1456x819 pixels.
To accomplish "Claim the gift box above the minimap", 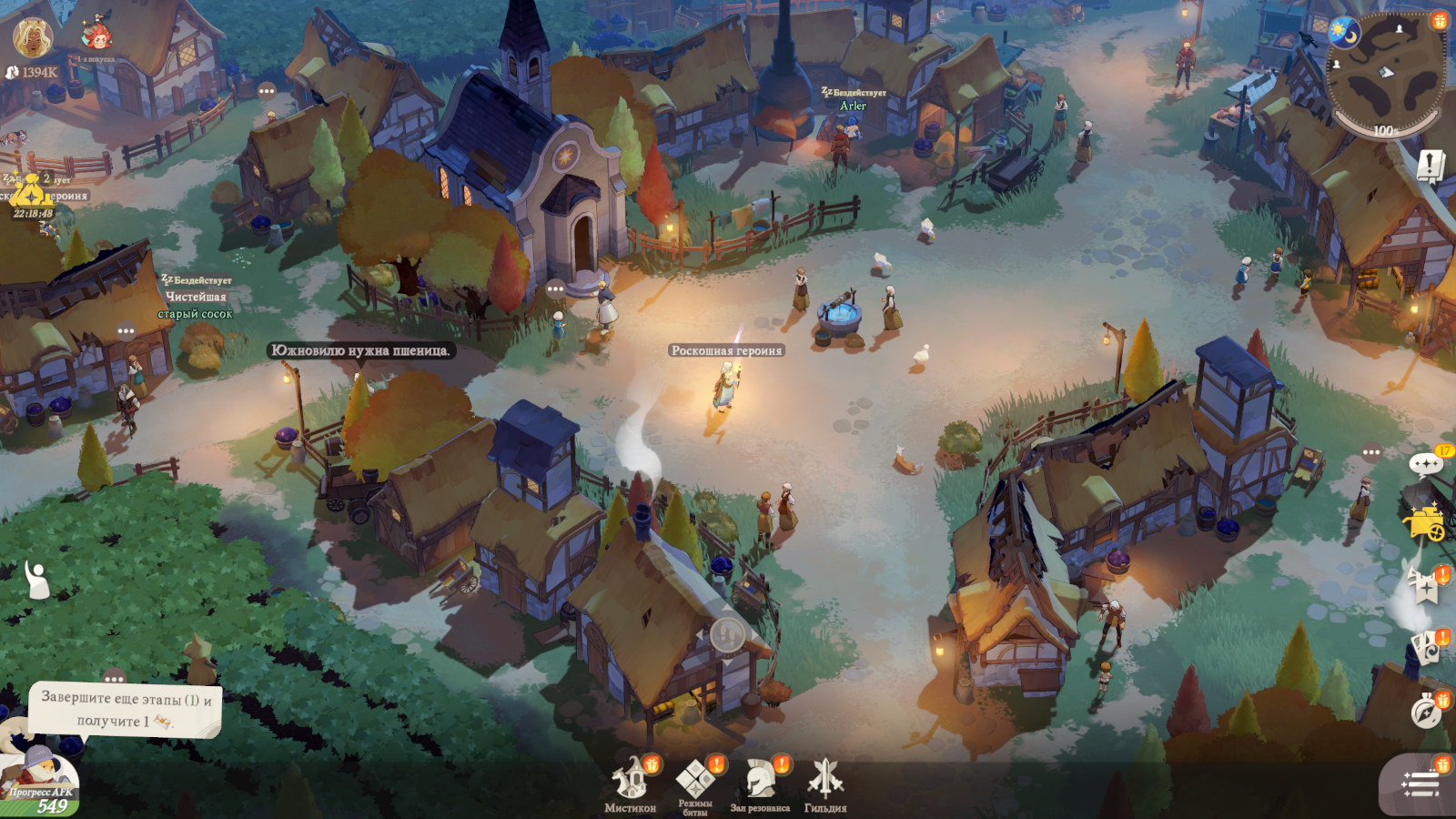I will (x=1439, y=19).
